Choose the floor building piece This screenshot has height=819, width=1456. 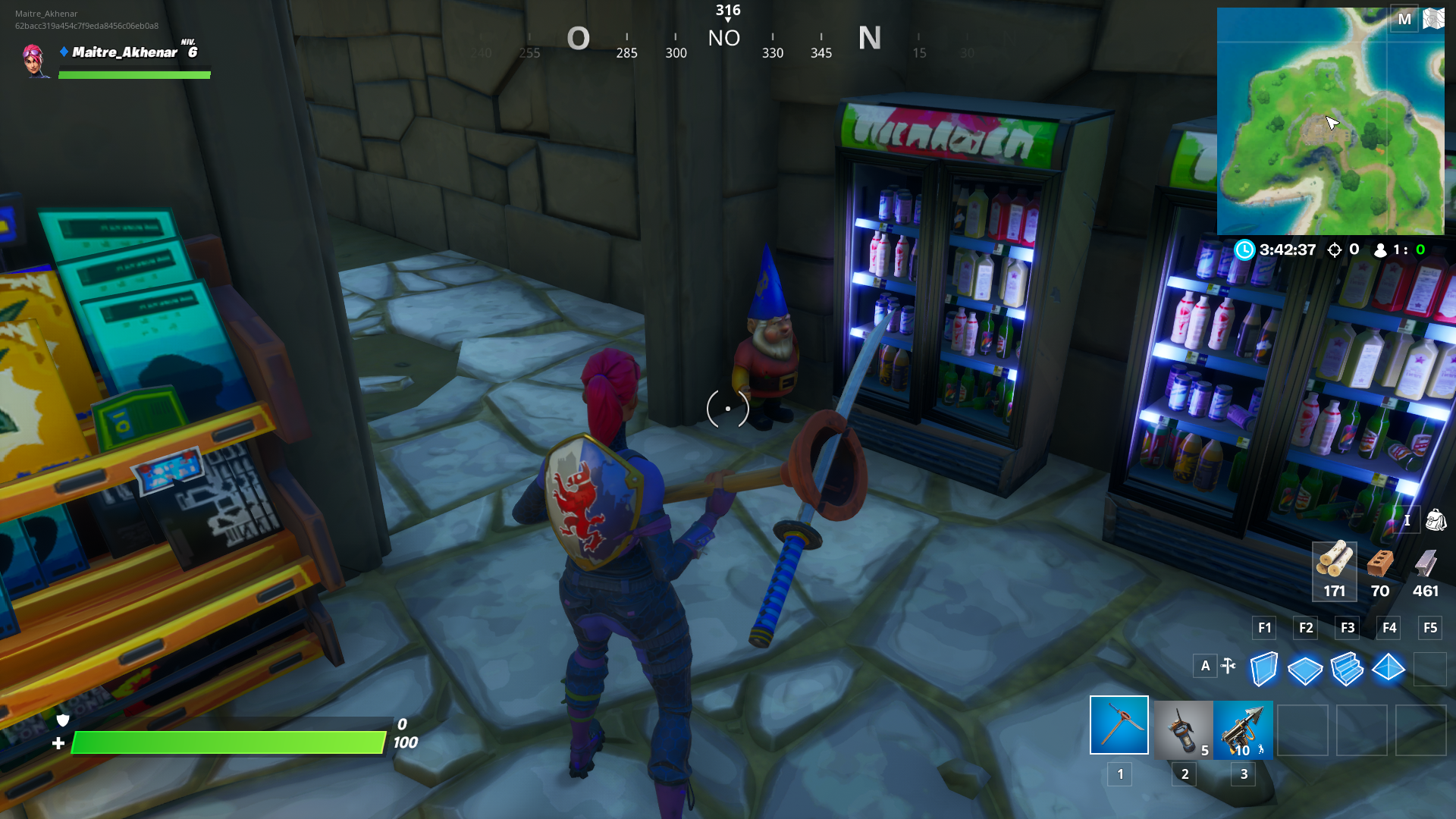pos(1305,670)
